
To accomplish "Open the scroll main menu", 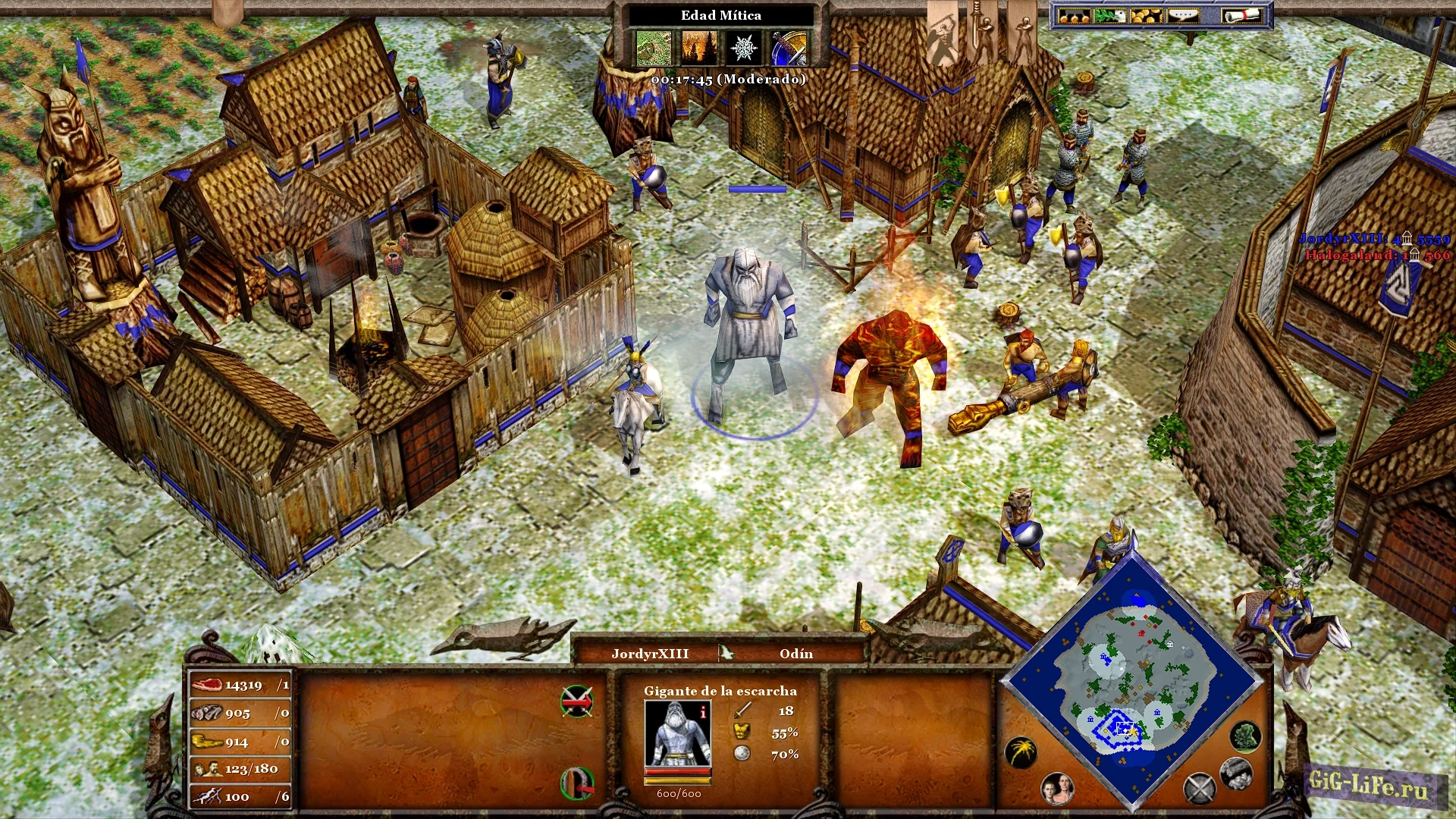I will point(1241,16).
